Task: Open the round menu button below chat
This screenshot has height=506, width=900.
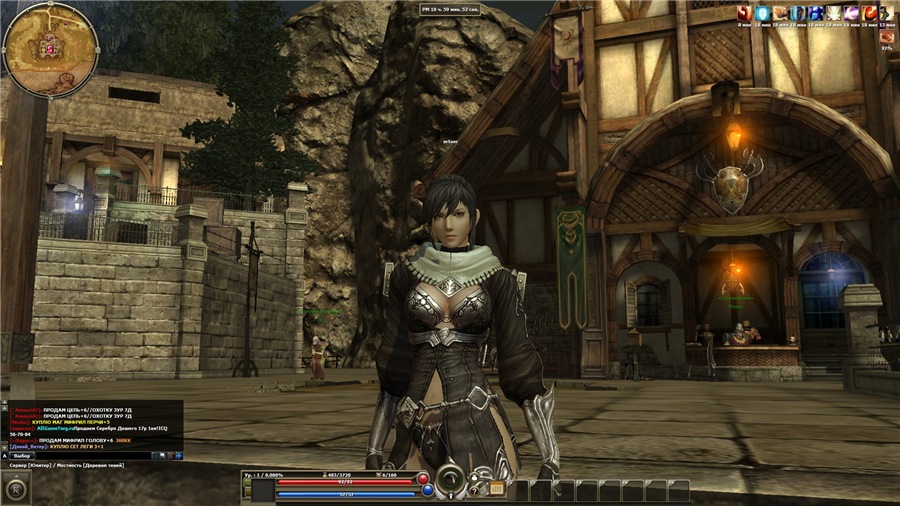Action: pyautogui.click(x=17, y=487)
